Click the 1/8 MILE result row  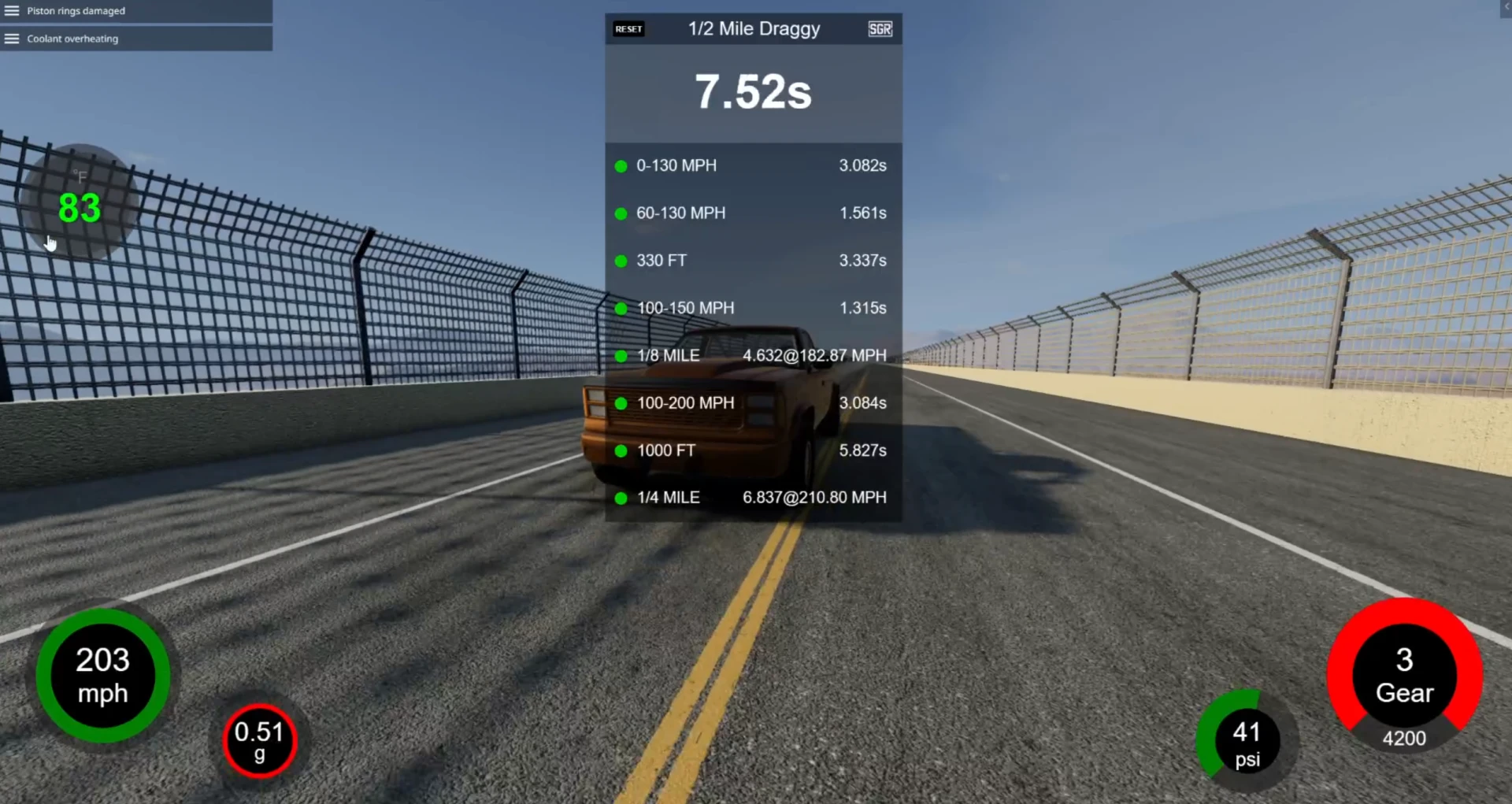tap(753, 355)
